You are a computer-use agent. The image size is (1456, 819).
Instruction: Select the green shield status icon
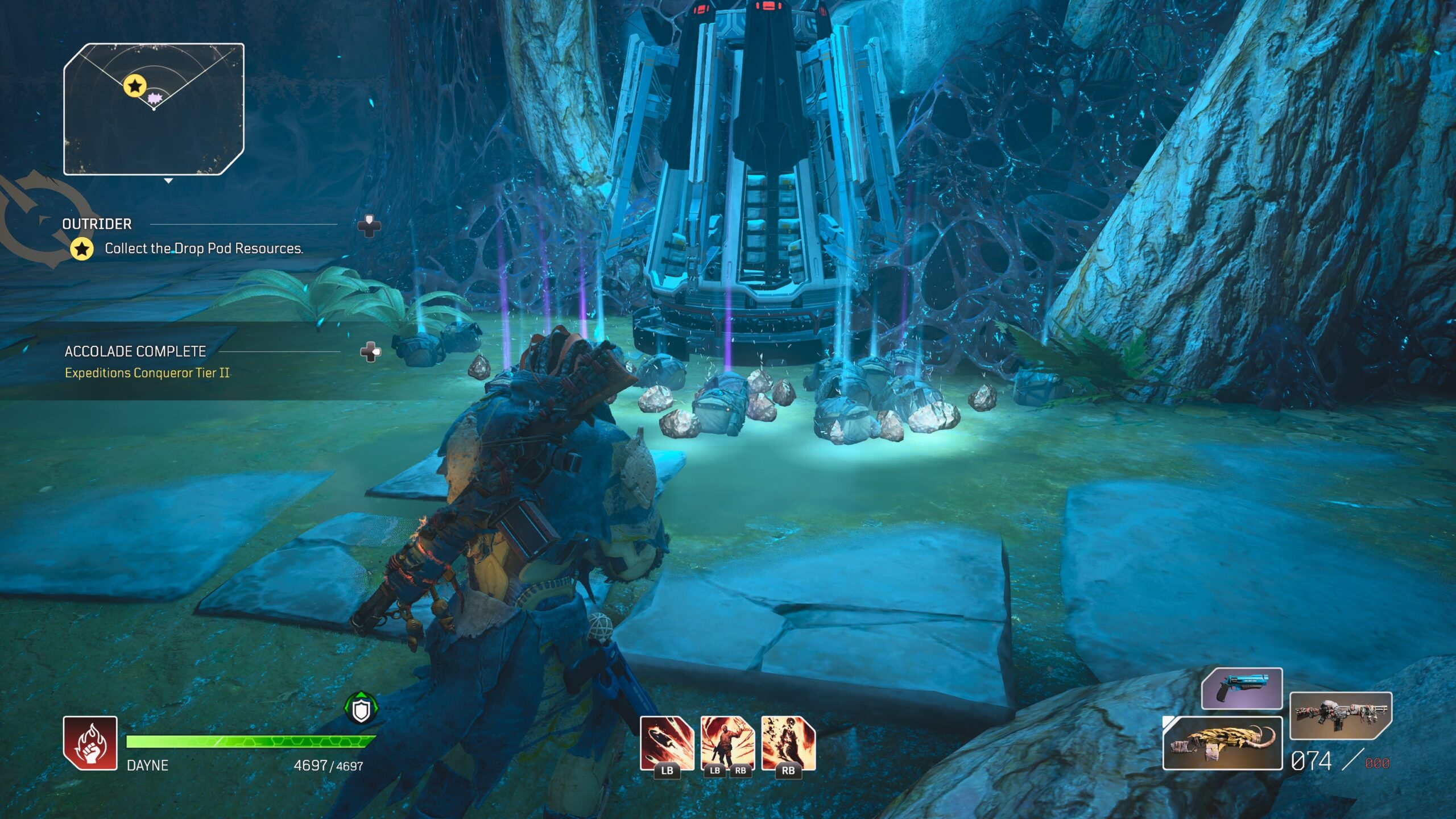[x=361, y=710]
